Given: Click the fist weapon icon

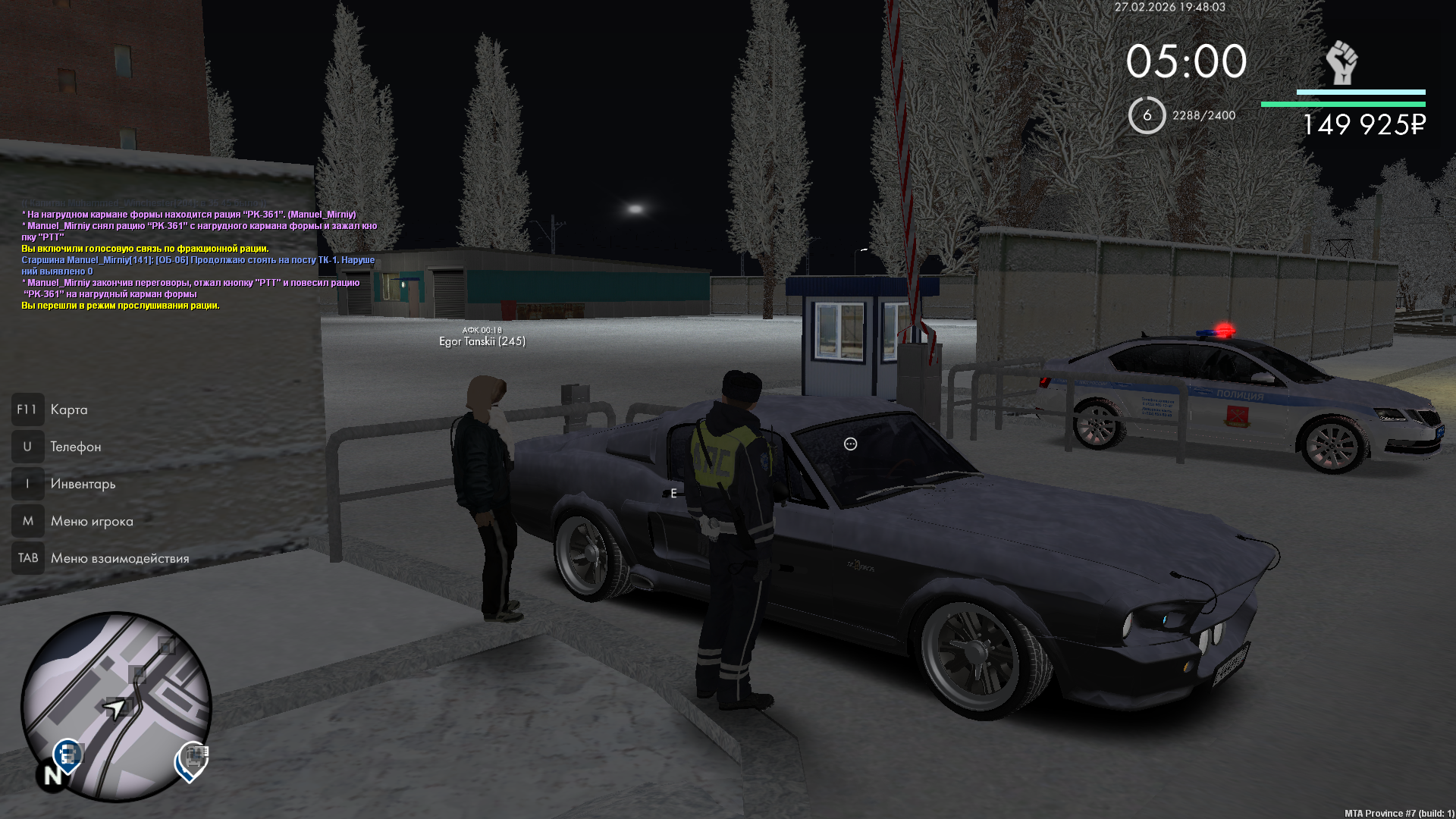Looking at the screenshot, I should (x=1341, y=63).
